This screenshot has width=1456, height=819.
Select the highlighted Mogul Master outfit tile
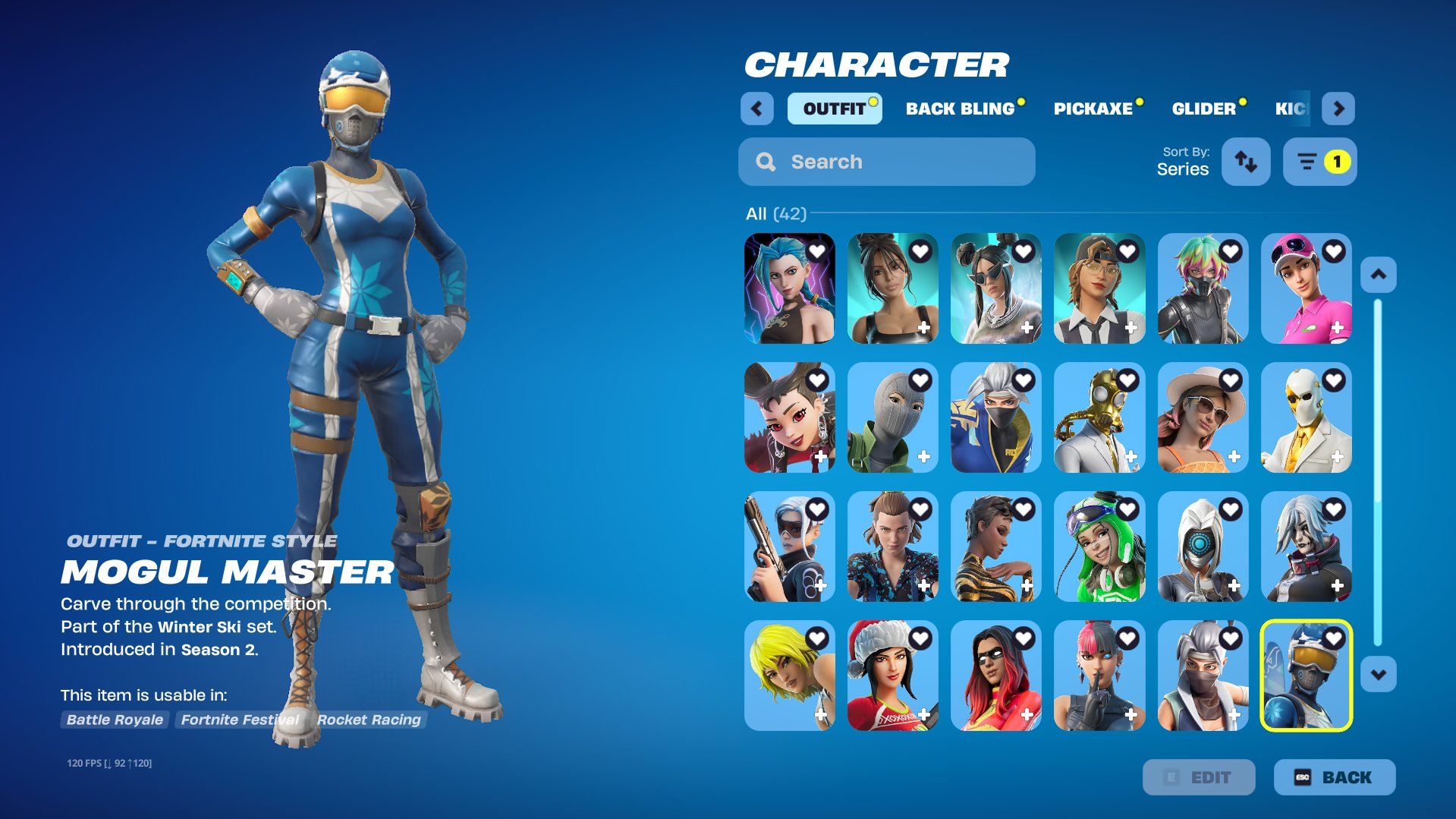click(1306, 676)
